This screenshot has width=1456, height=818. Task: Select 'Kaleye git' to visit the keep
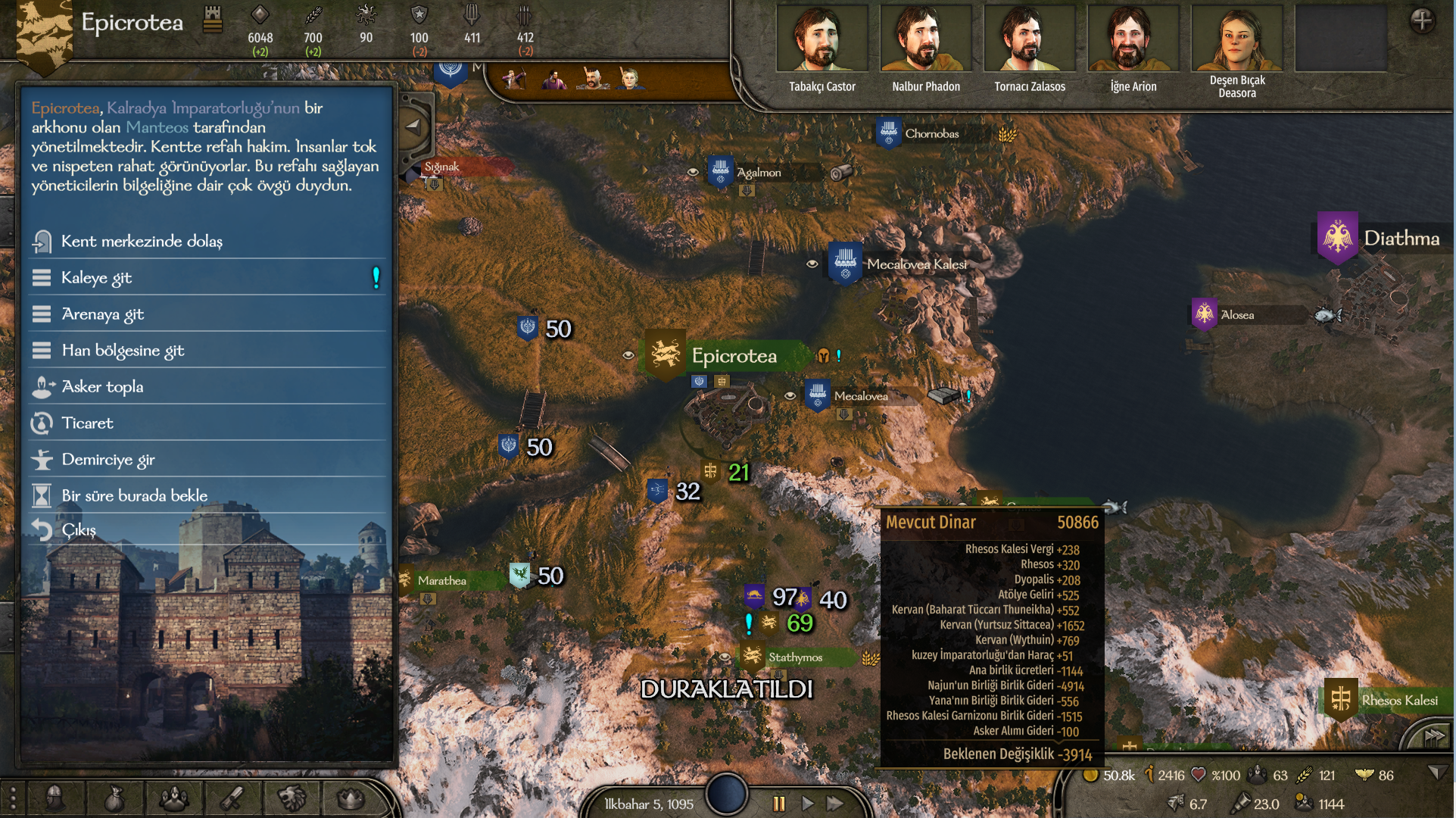[x=96, y=278]
